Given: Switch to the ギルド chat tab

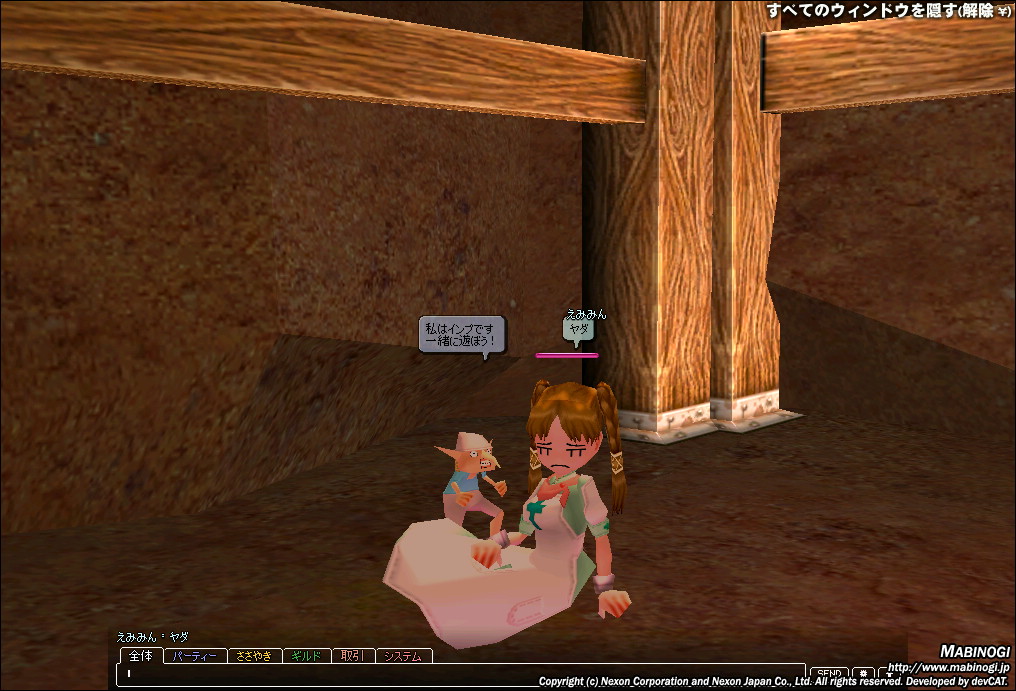Looking at the screenshot, I should pyautogui.click(x=306, y=657).
